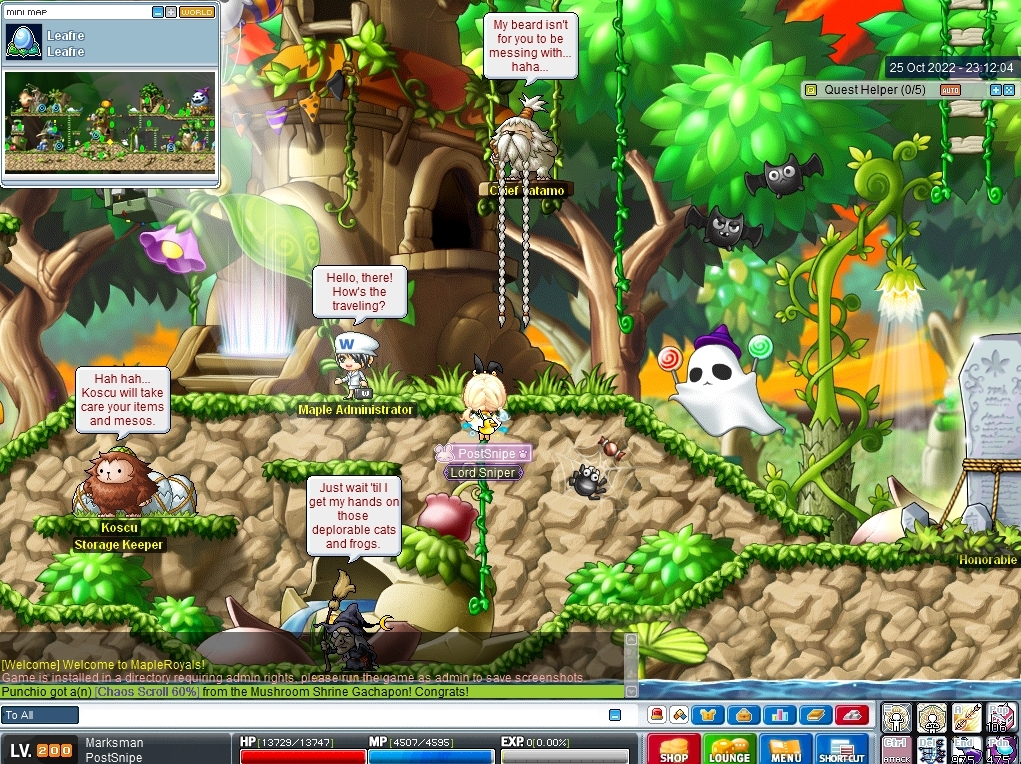Image resolution: width=1021 pixels, height=764 pixels.
Task: Open the Lounge button
Action: 729,749
